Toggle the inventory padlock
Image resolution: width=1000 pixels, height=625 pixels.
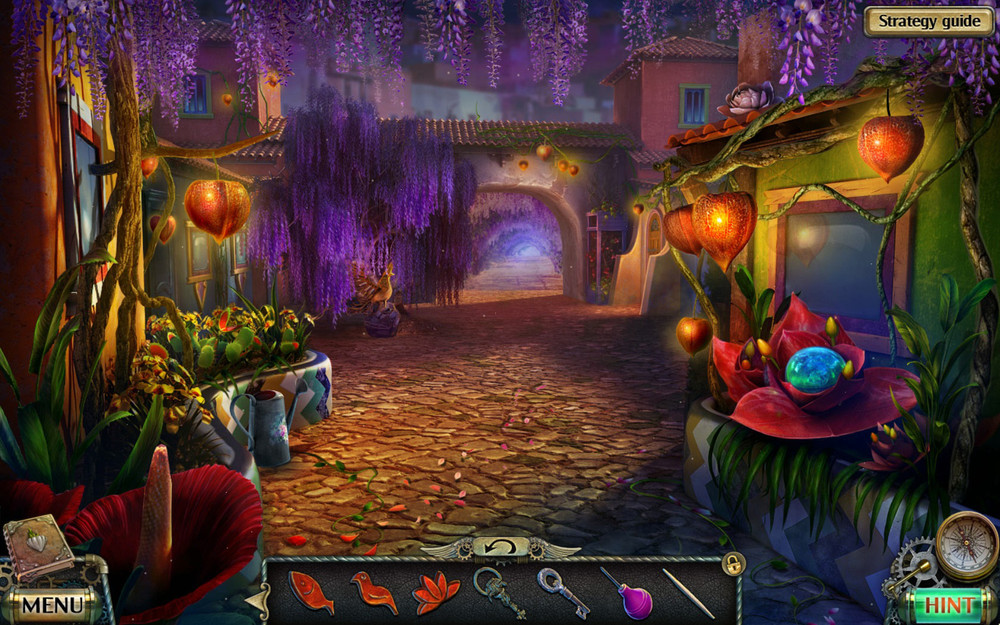tap(733, 564)
